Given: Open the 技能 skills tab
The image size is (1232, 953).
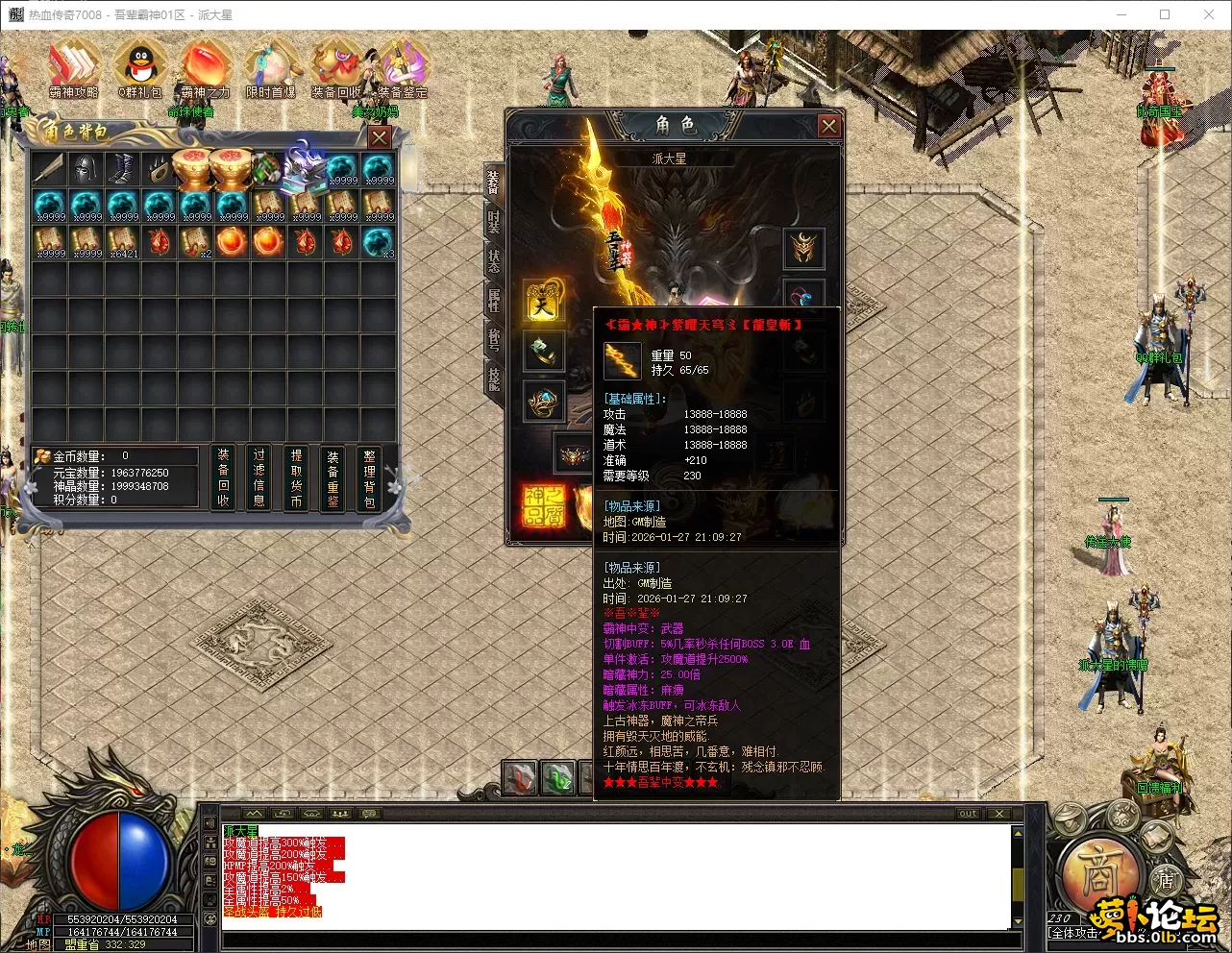Looking at the screenshot, I should tap(494, 378).
